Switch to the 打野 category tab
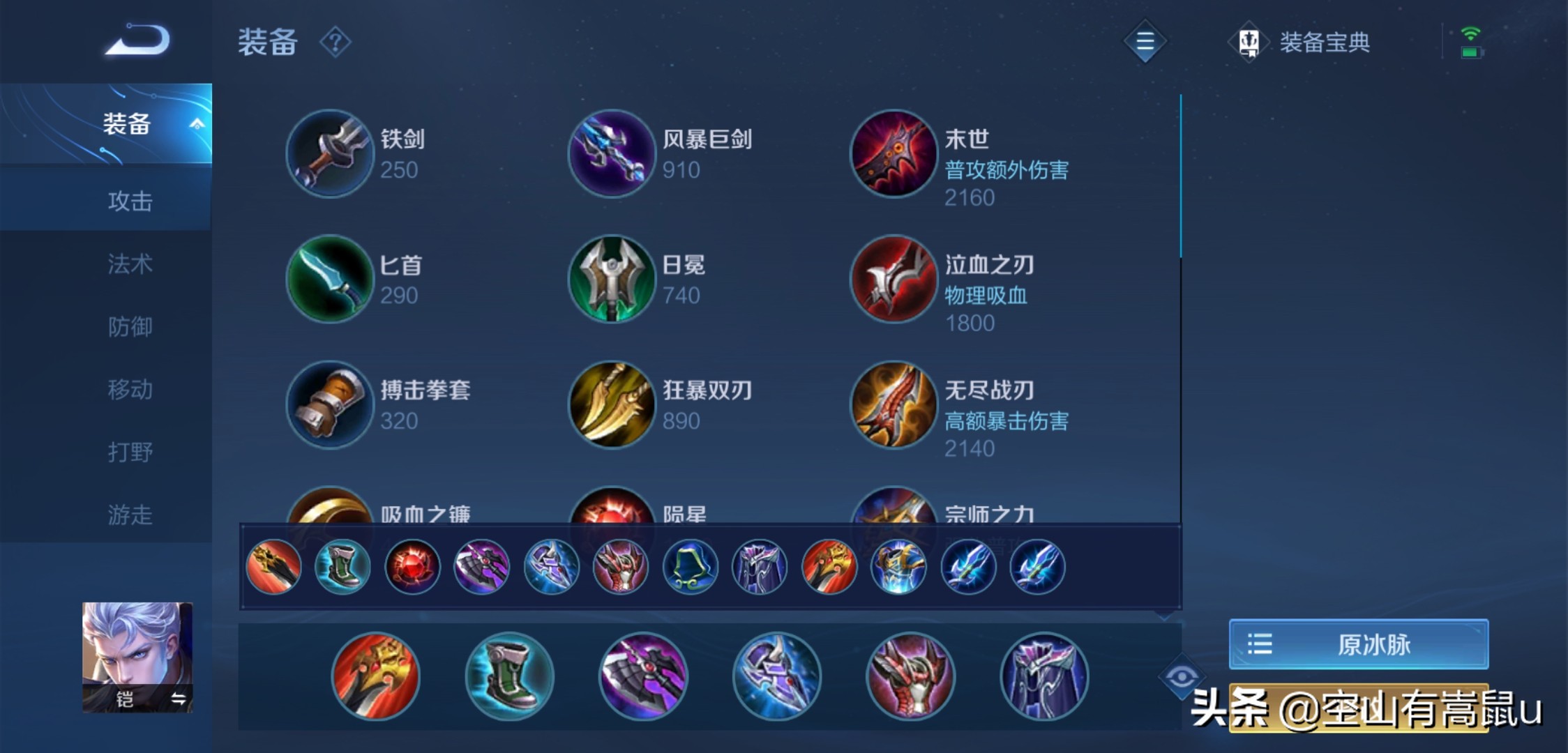Image resolution: width=1568 pixels, height=753 pixels. click(129, 453)
